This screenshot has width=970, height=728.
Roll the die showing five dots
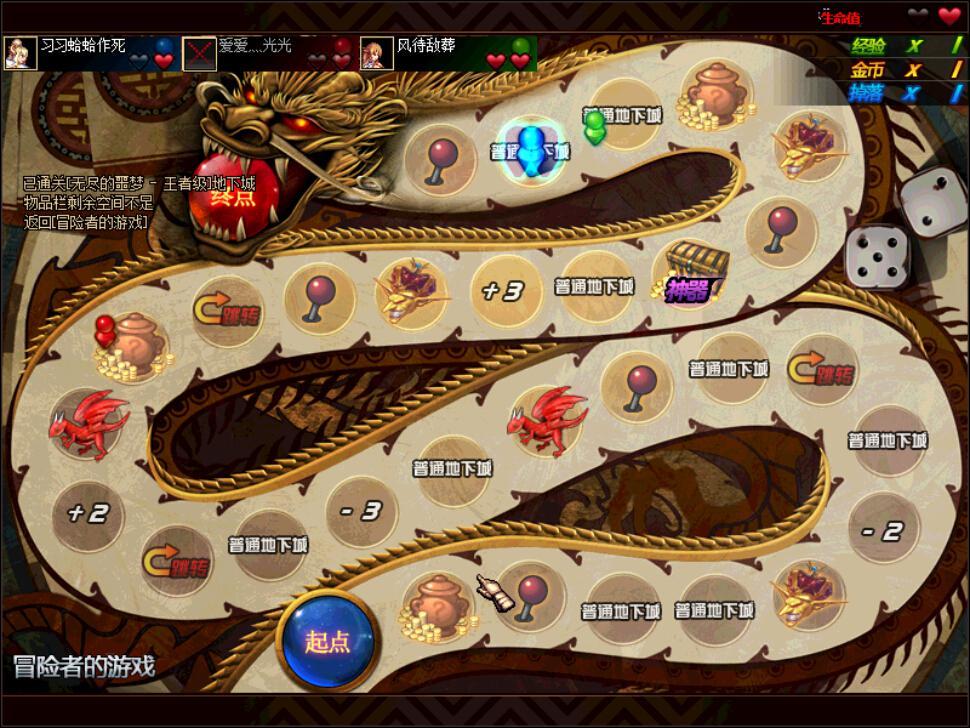877,258
